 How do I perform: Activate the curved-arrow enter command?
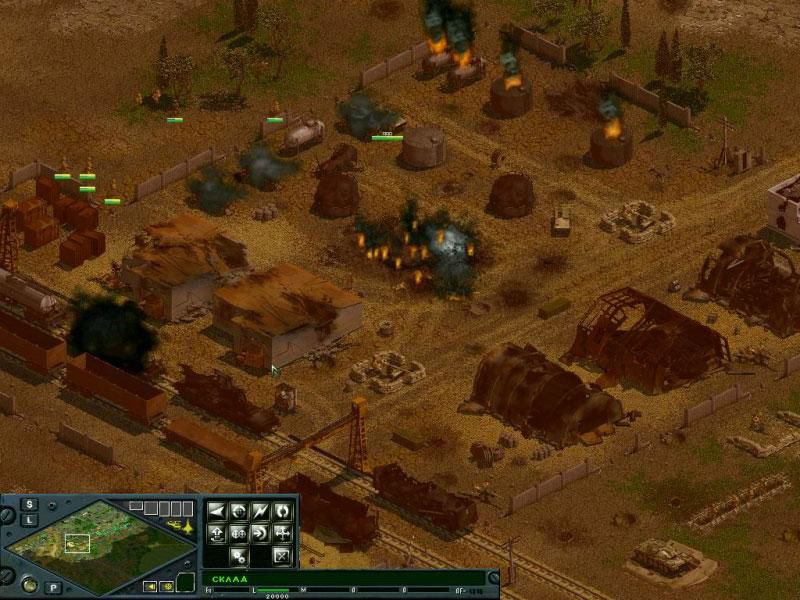pyautogui.click(x=261, y=532)
